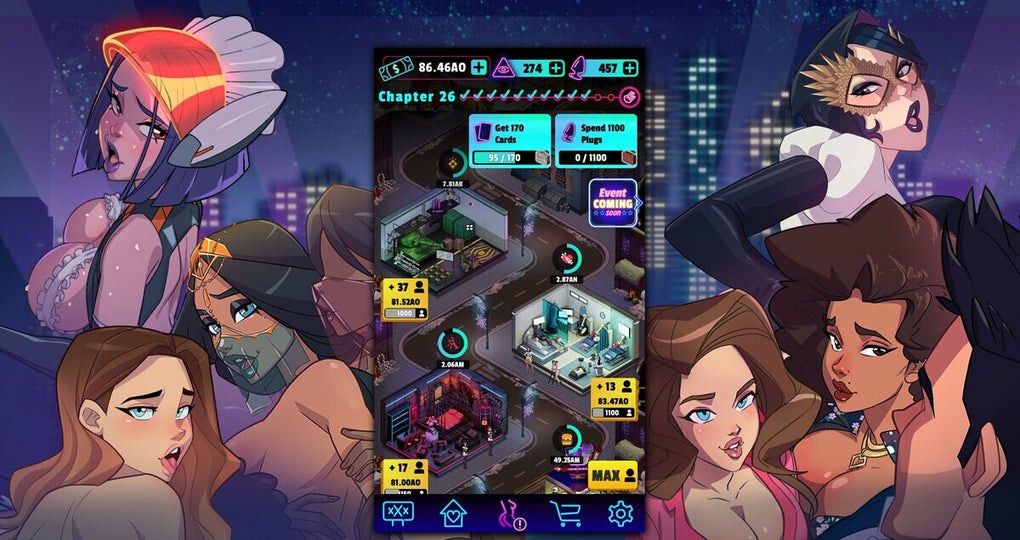Tap the Event Coming Soon banner
Image resolution: width=1020 pixels, height=540 pixels.
(613, 202)
